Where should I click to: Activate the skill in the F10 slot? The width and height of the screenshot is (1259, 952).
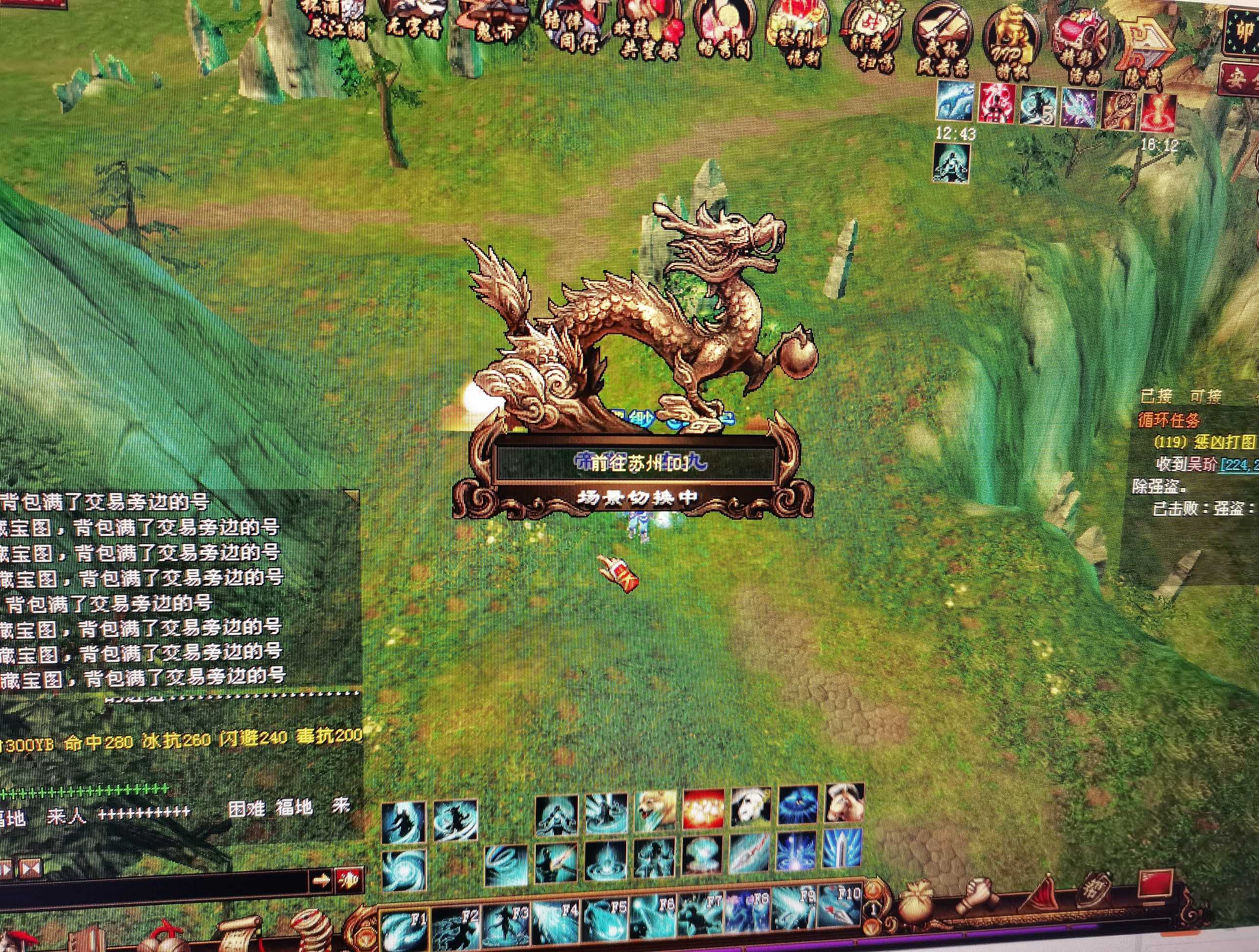click(840, 905)
